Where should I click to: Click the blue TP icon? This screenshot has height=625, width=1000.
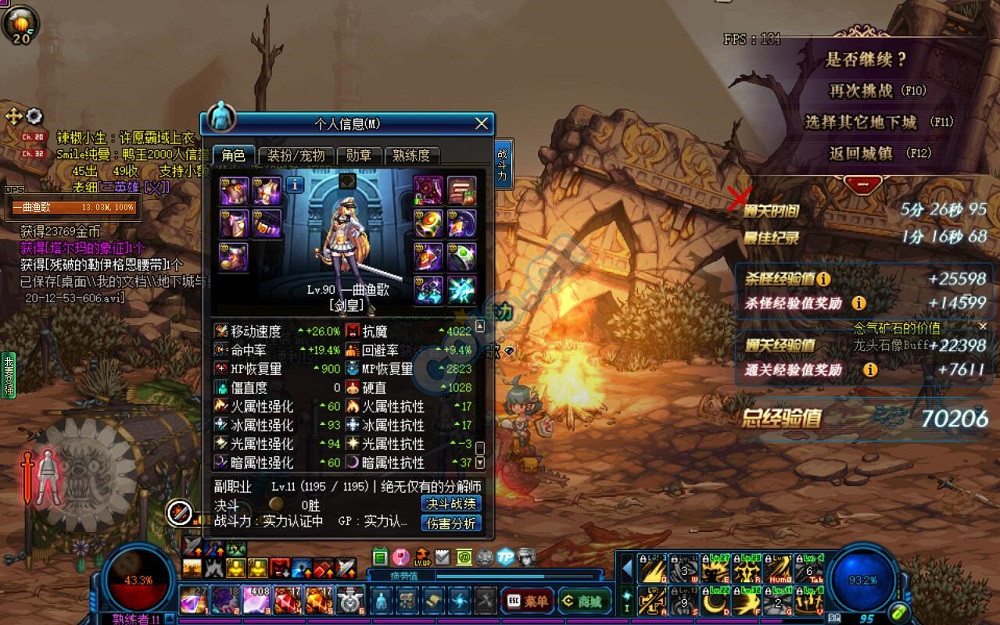point(506,557)
